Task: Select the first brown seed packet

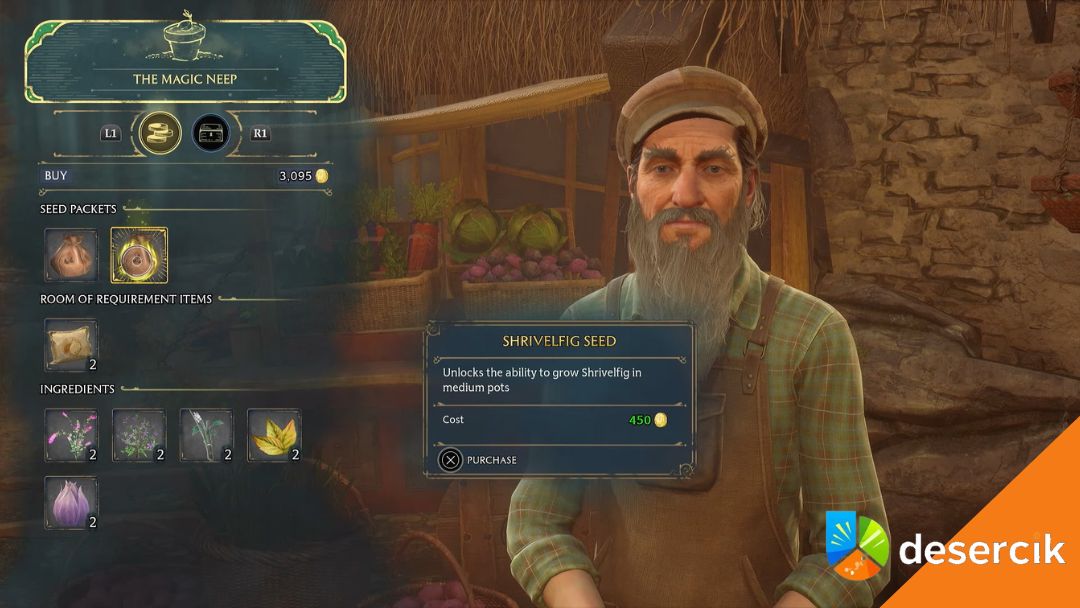Action: [x=71, y=255]
